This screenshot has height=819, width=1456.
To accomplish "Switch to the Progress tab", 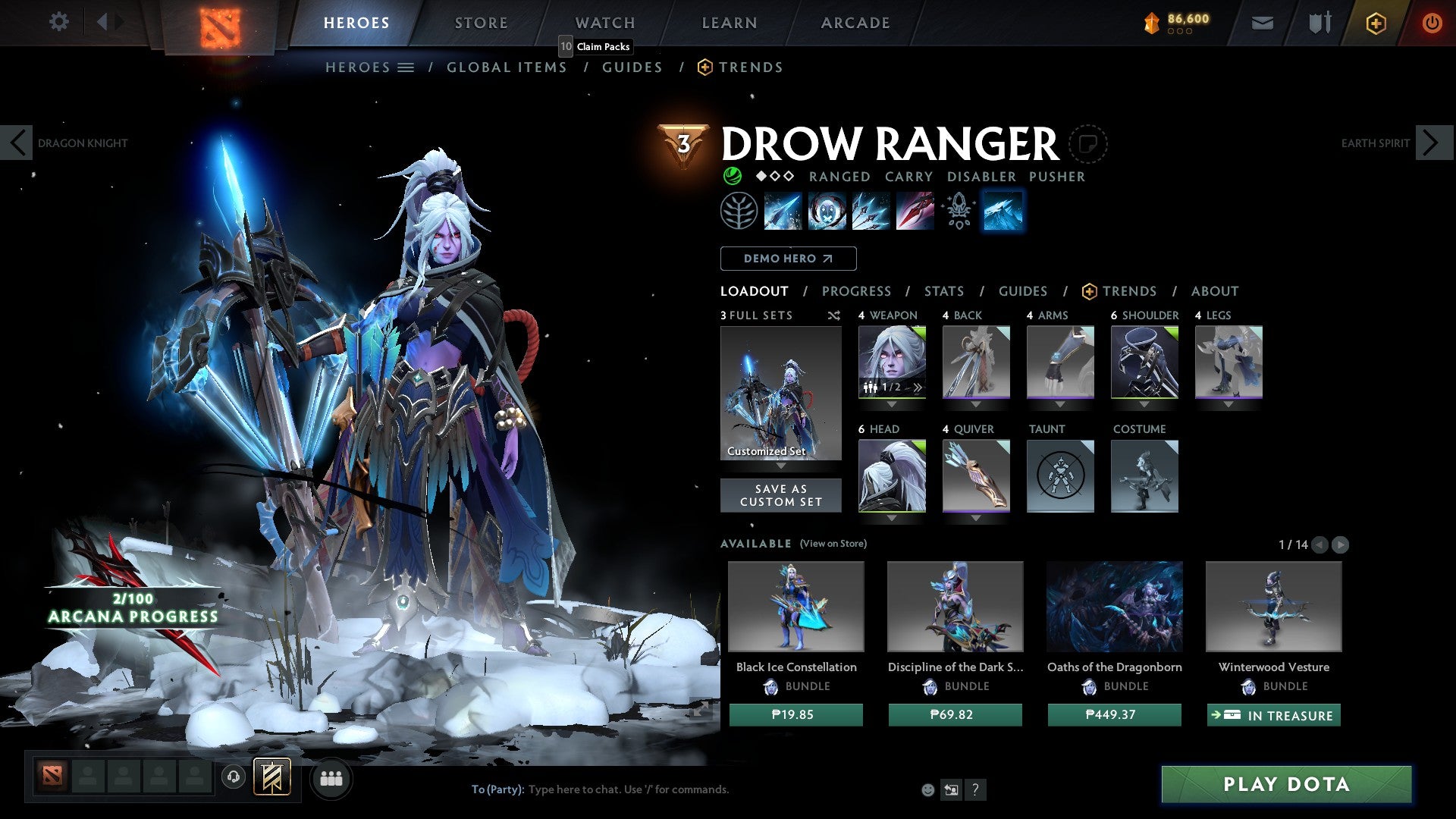I will (x=857, y=291).
